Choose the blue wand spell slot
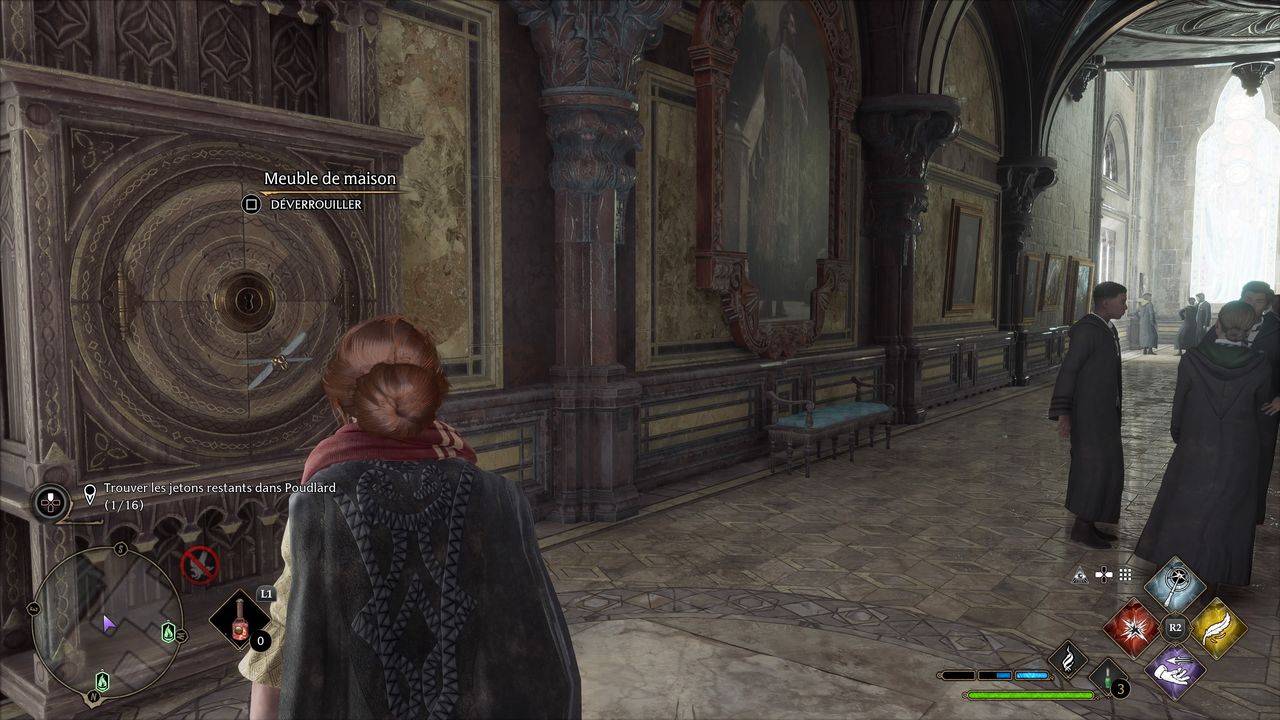The width and height of the screenshot is (1280, 720). pyautogui.click(x=1175, y=587)
